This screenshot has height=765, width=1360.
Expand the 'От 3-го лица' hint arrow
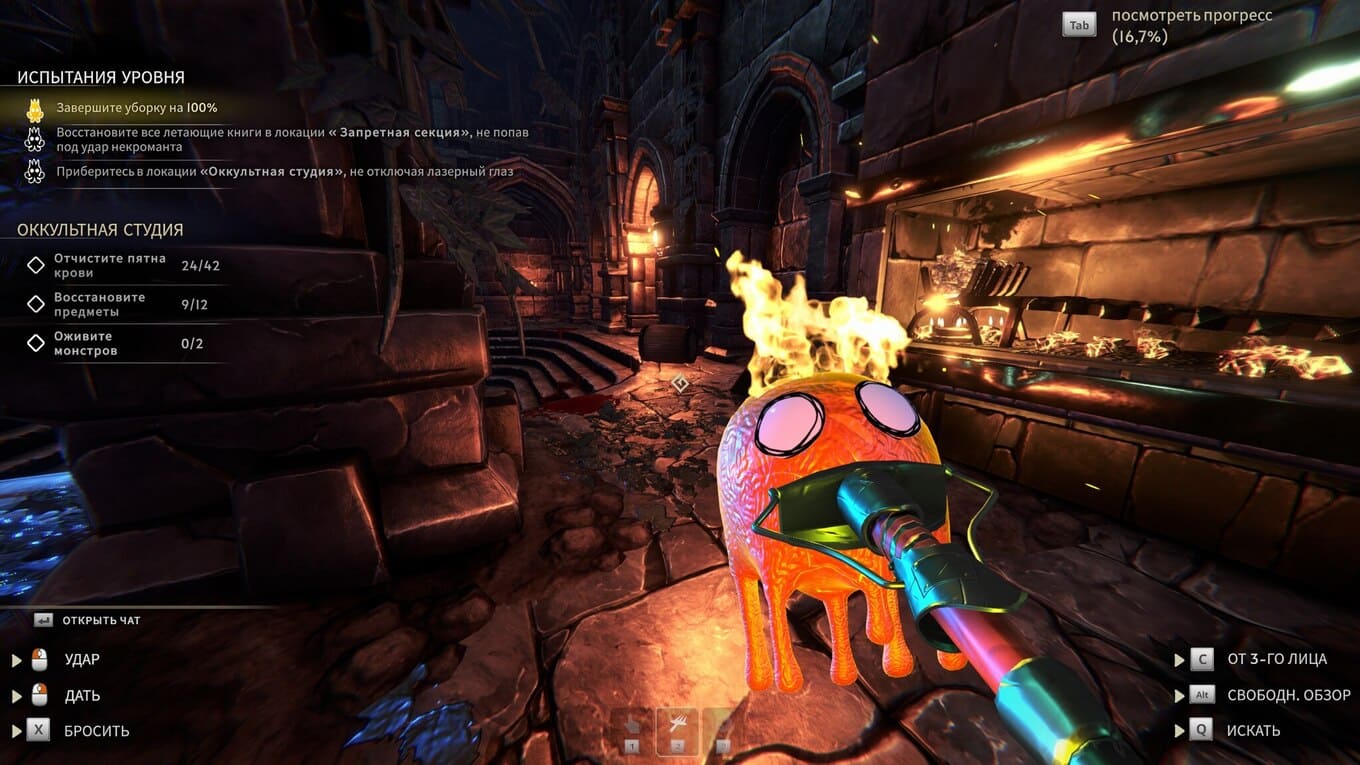(x=1180, y=660)
